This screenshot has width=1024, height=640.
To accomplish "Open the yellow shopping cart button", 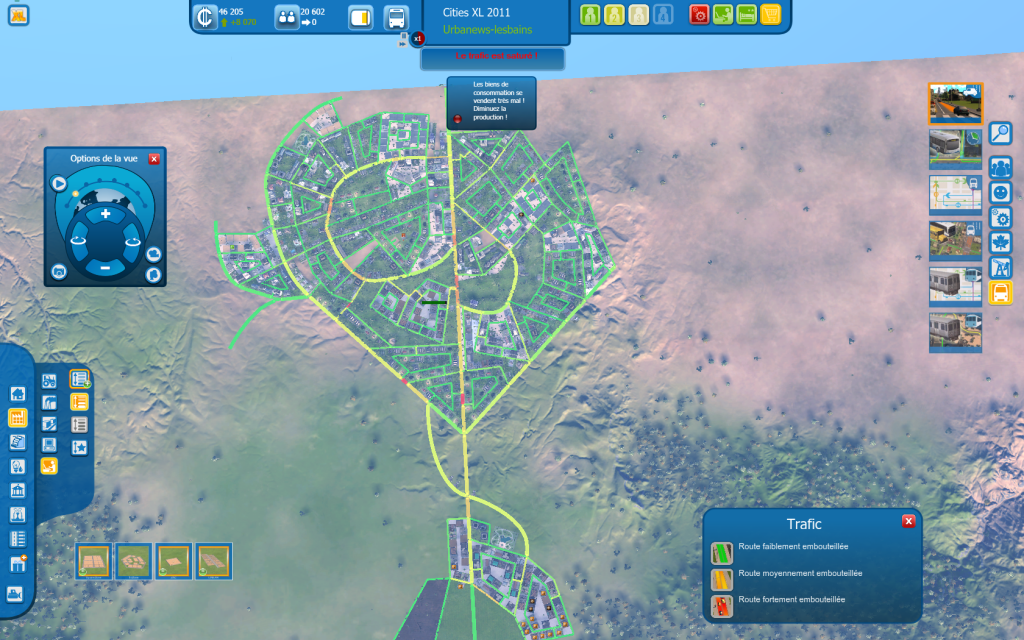I will click(770, 15).
